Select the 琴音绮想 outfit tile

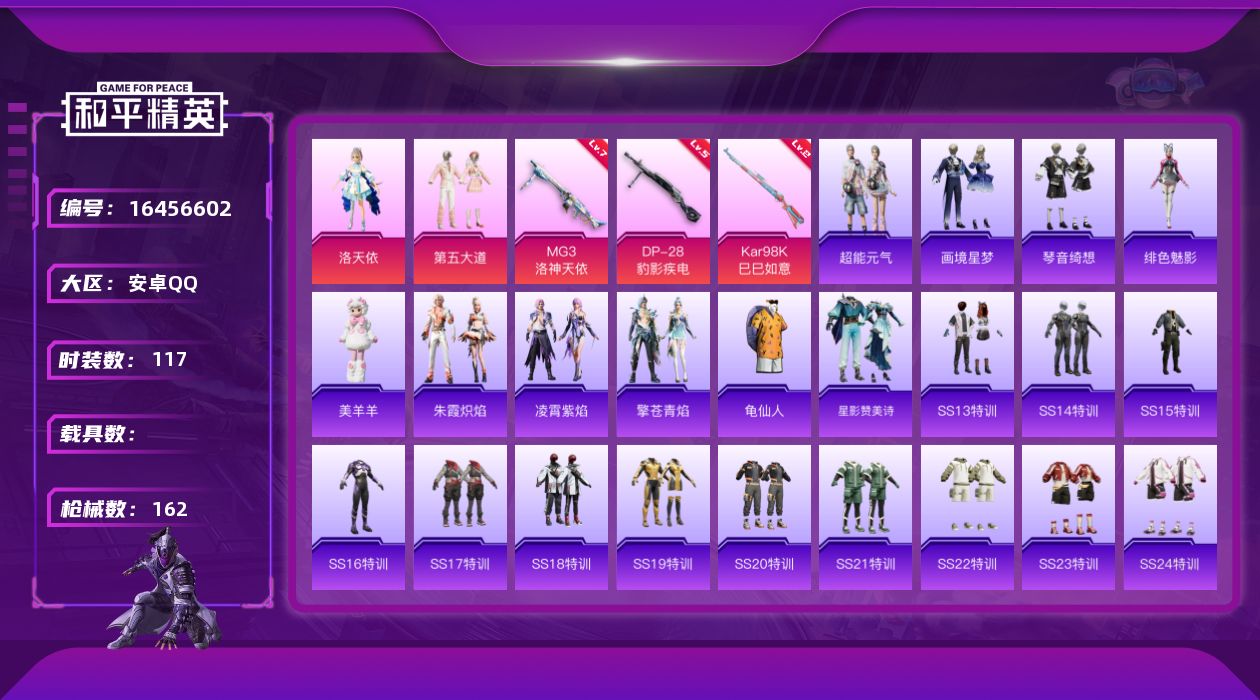(1068, 211)
